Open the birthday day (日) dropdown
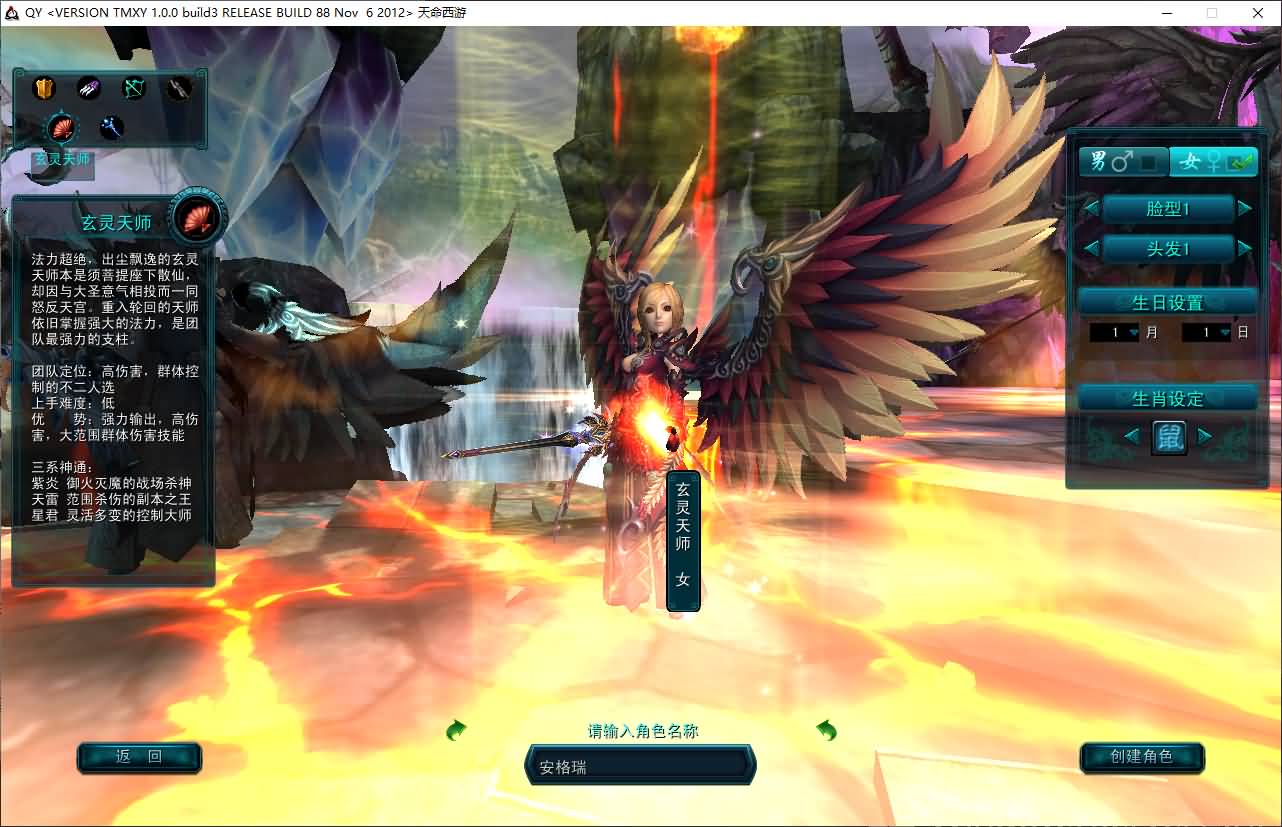This screenshot has width=1282, height=827. (x=1224, y=333)
